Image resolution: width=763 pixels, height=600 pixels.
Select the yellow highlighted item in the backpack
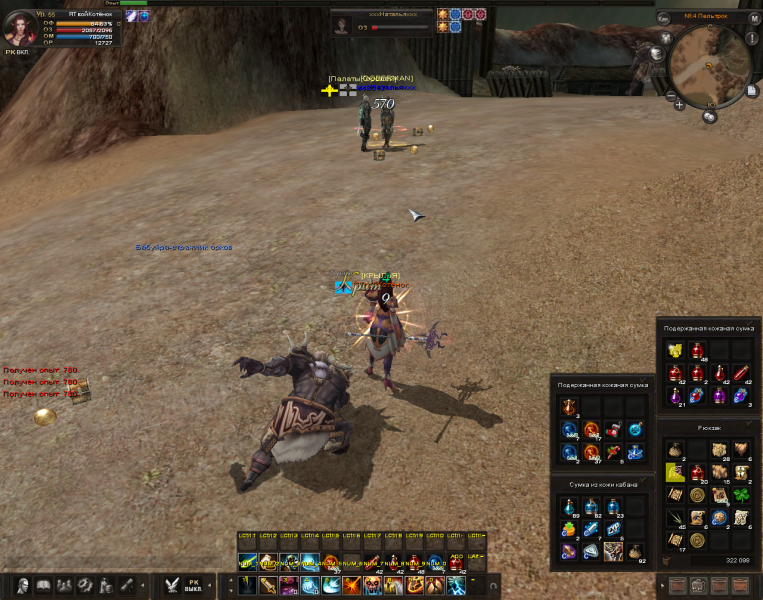point(675,472)
